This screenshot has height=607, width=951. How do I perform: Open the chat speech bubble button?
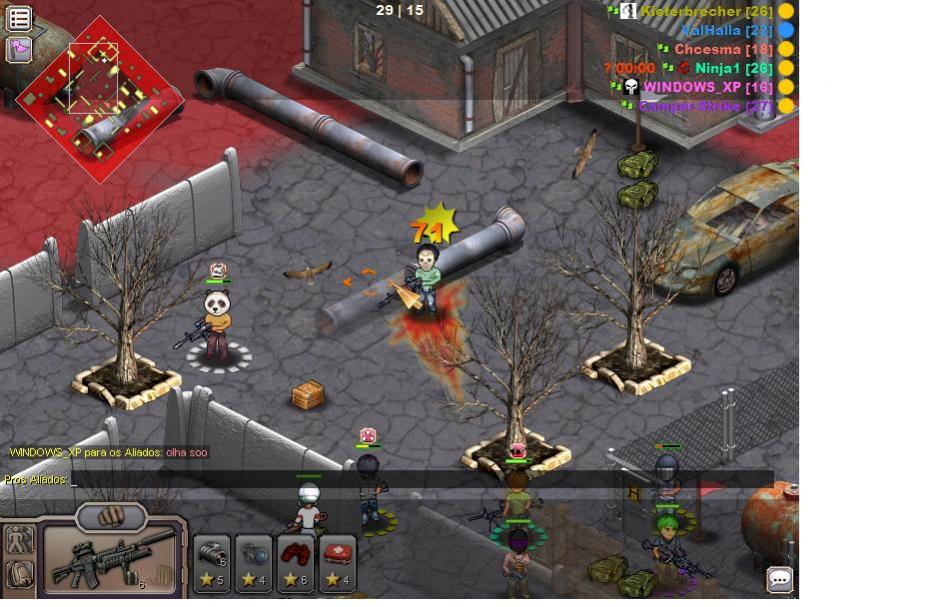click(x=780, y=579)
